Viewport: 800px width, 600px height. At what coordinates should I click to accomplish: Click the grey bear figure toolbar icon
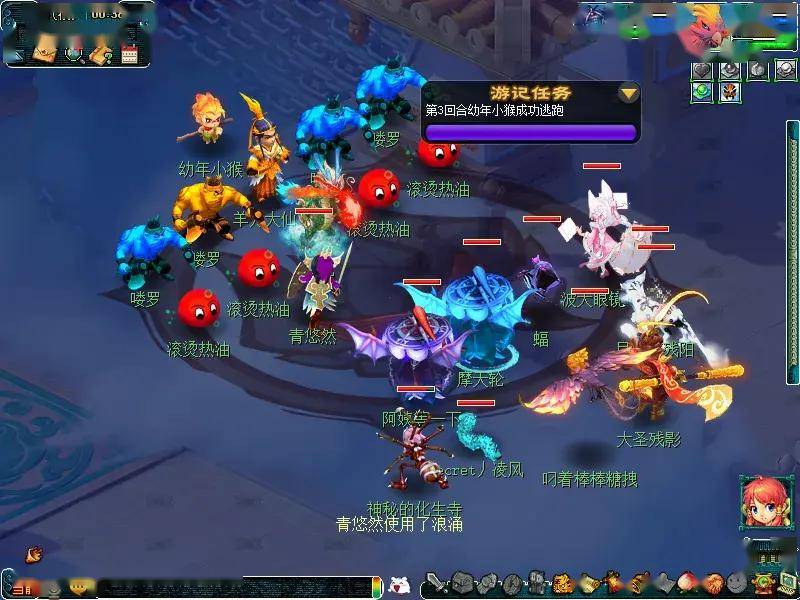coord(537,582)
